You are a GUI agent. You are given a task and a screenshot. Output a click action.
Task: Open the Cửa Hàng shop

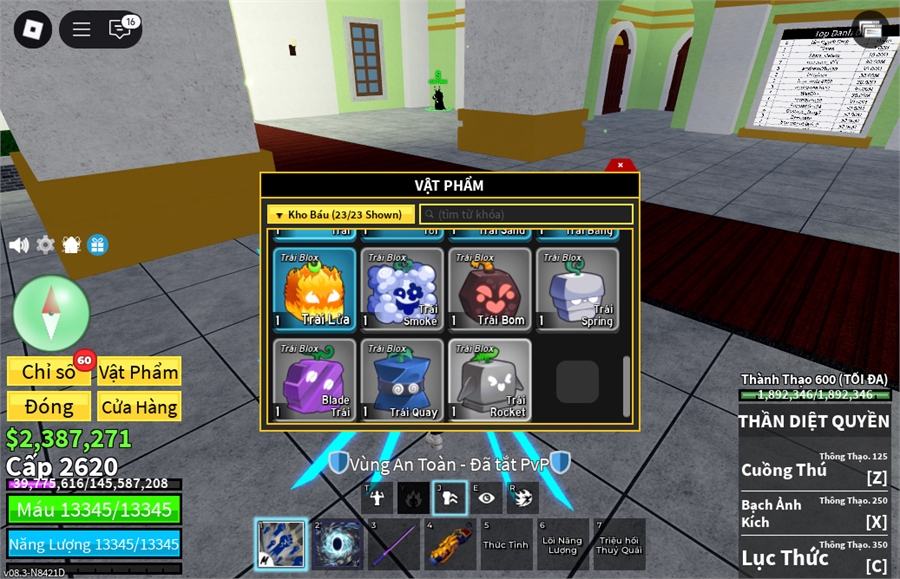point(139,407)
